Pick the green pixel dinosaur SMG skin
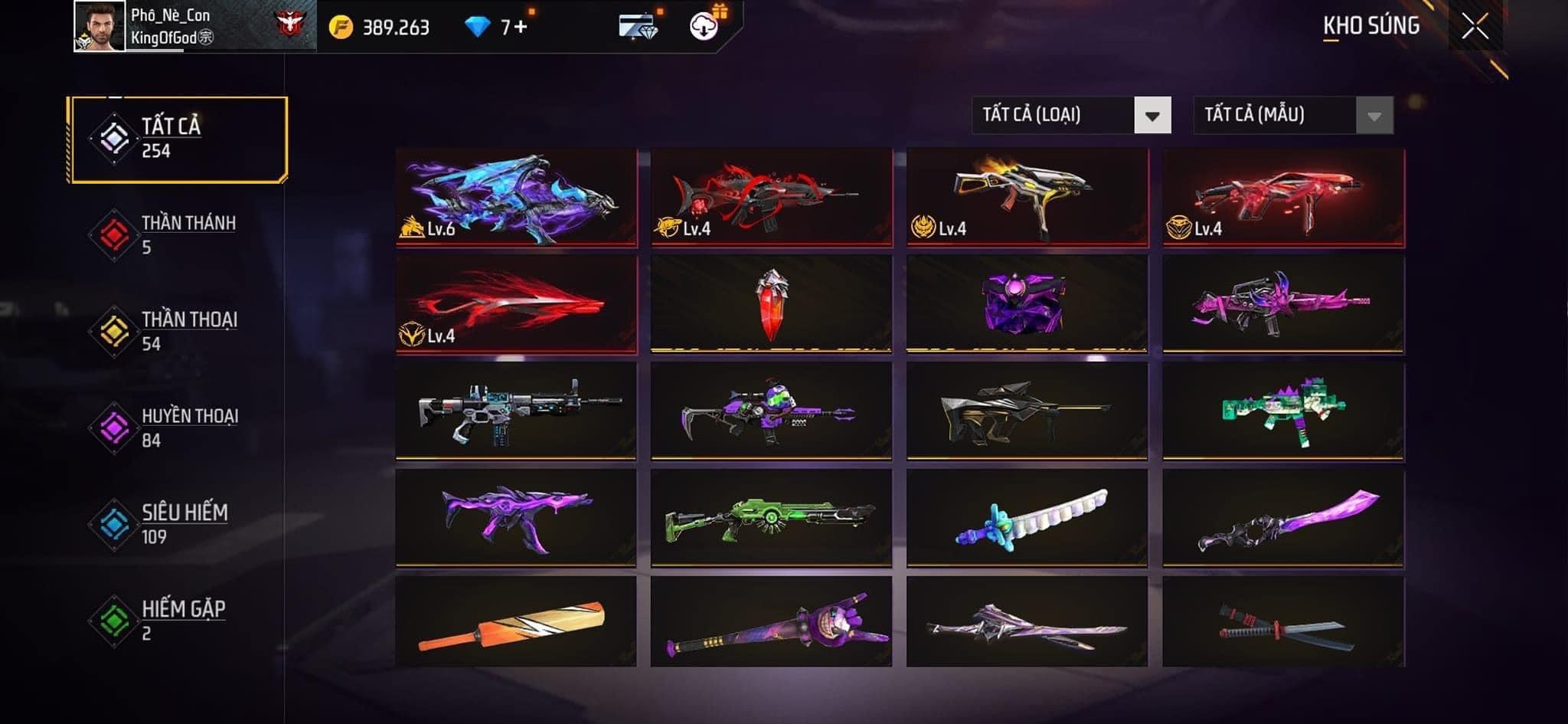Screen dimensions: 1568x724 (1283, 411)
